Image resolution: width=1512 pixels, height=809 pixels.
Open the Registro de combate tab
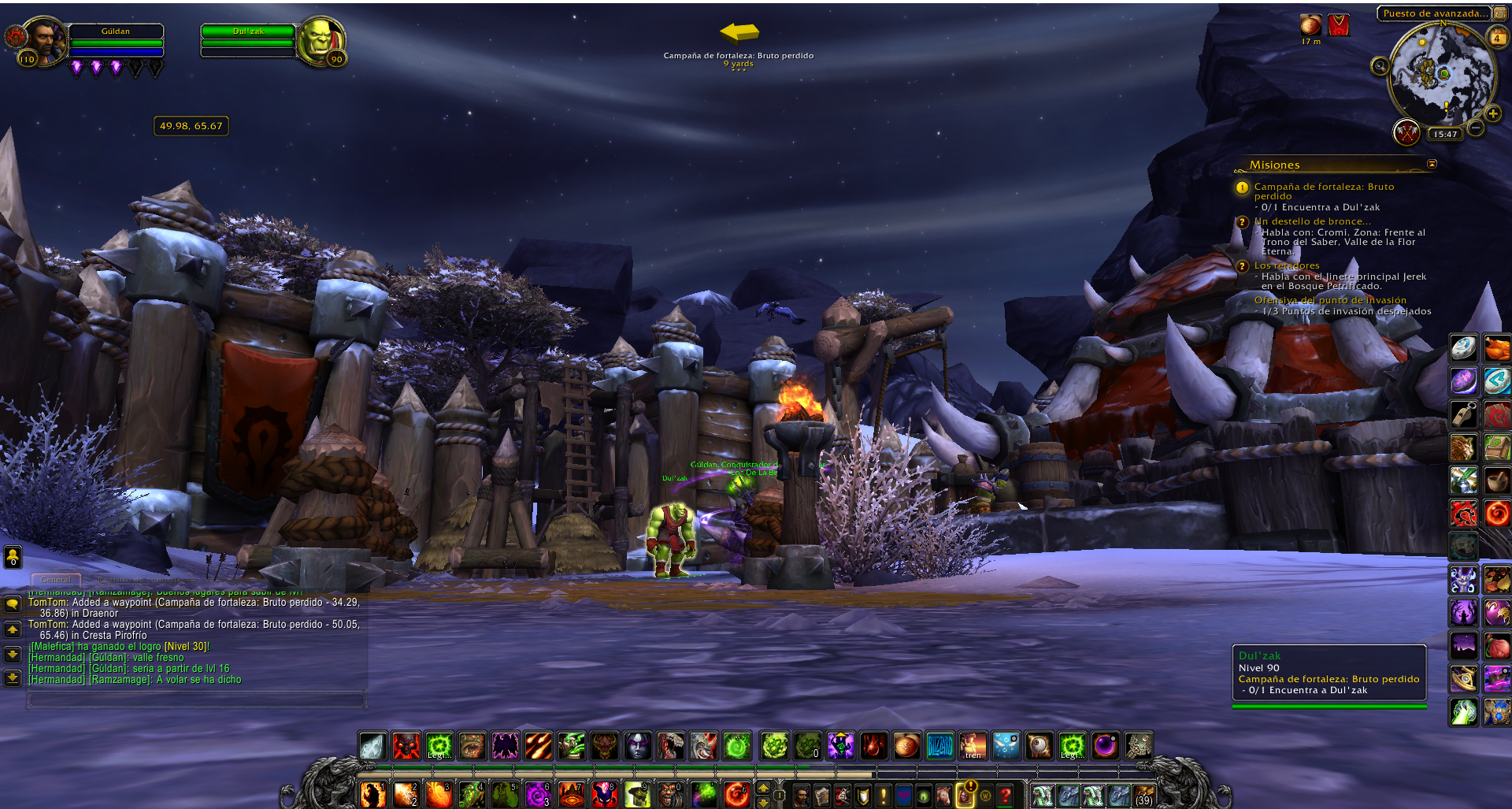click(138, 580)
